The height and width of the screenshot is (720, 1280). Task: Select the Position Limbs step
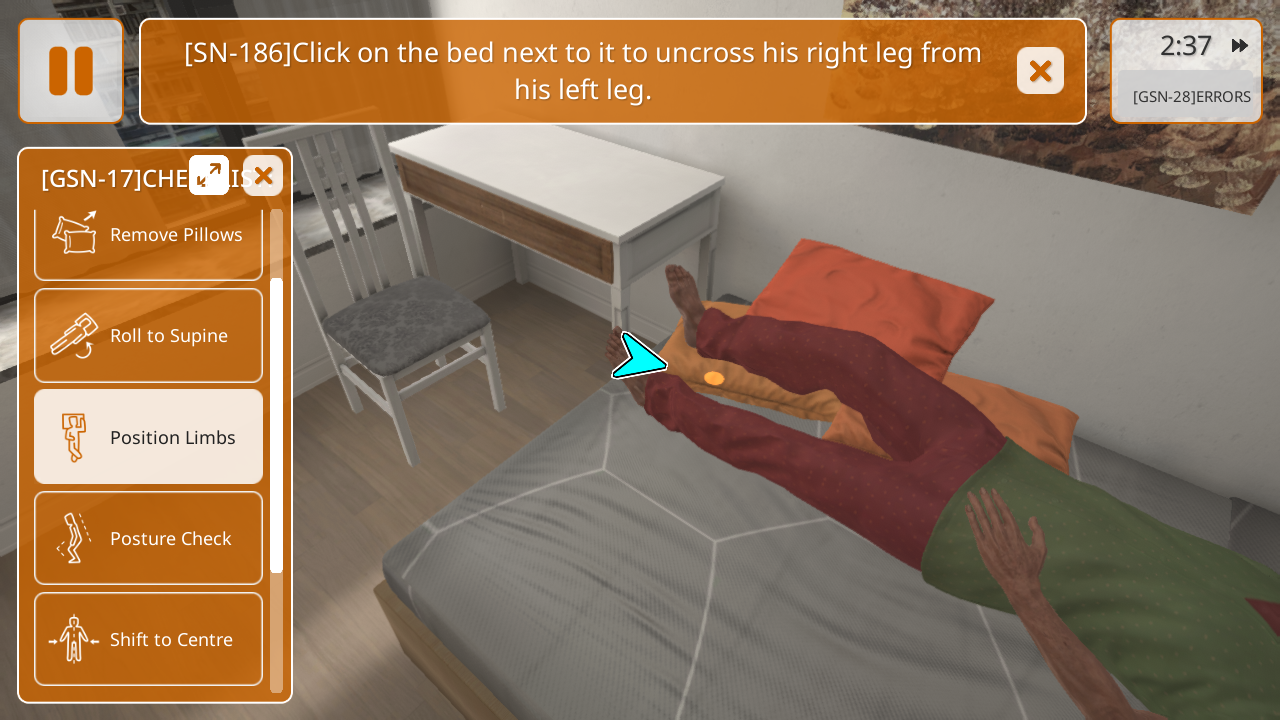point(148,437)
